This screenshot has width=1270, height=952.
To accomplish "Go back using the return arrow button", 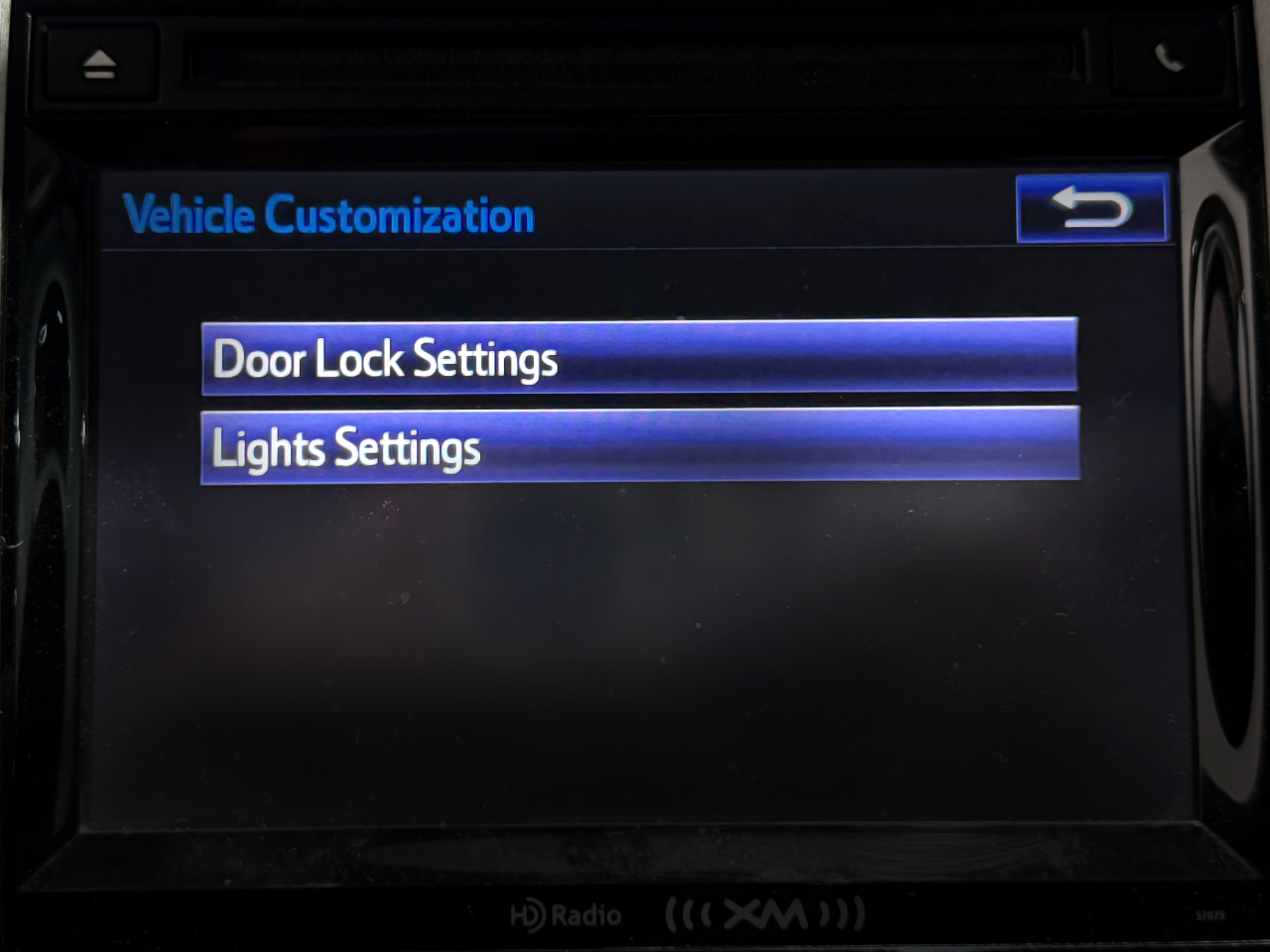I will click(1091, 208).
